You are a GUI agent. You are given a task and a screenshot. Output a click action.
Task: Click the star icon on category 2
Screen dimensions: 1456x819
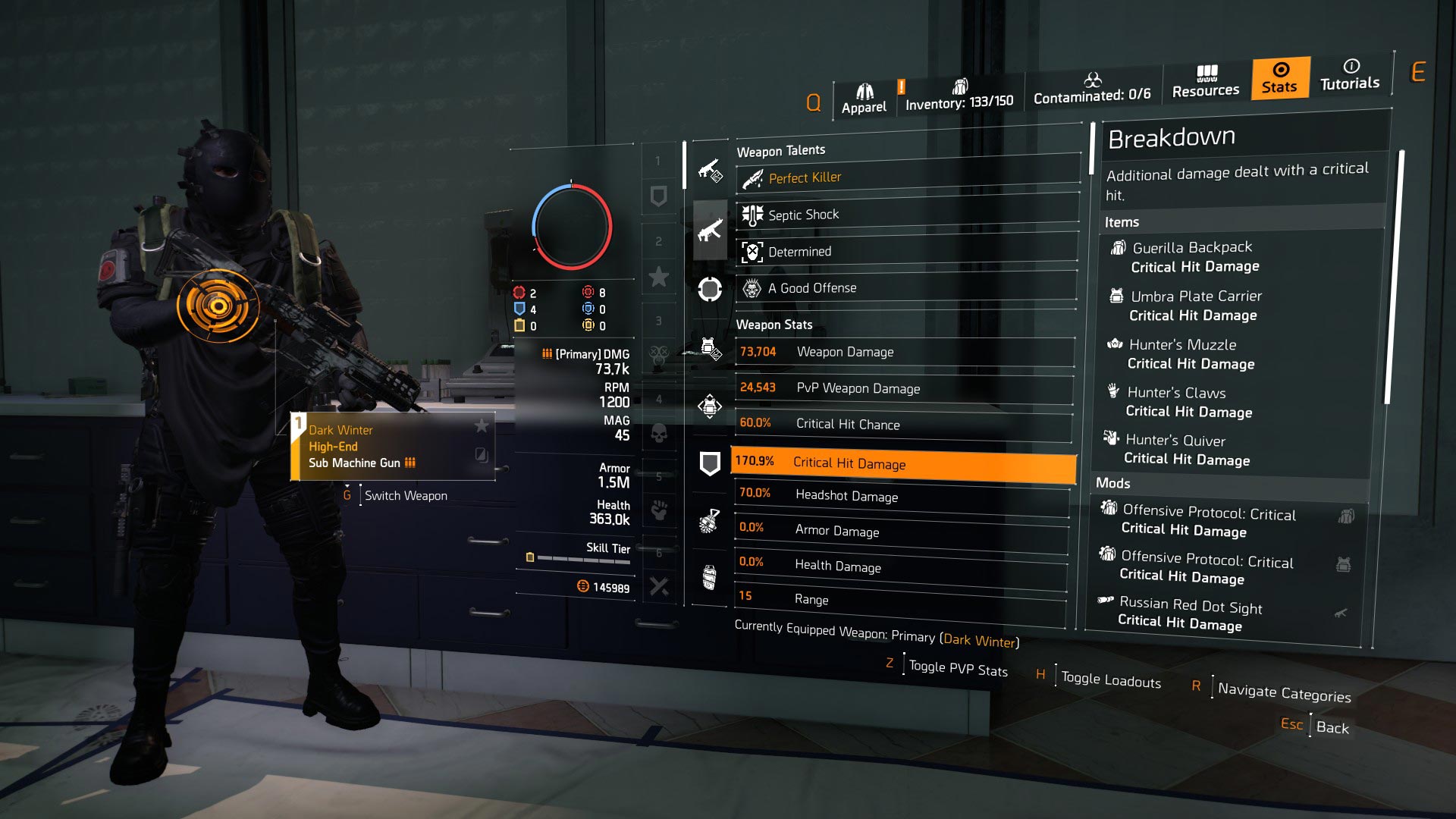(658, 277)
